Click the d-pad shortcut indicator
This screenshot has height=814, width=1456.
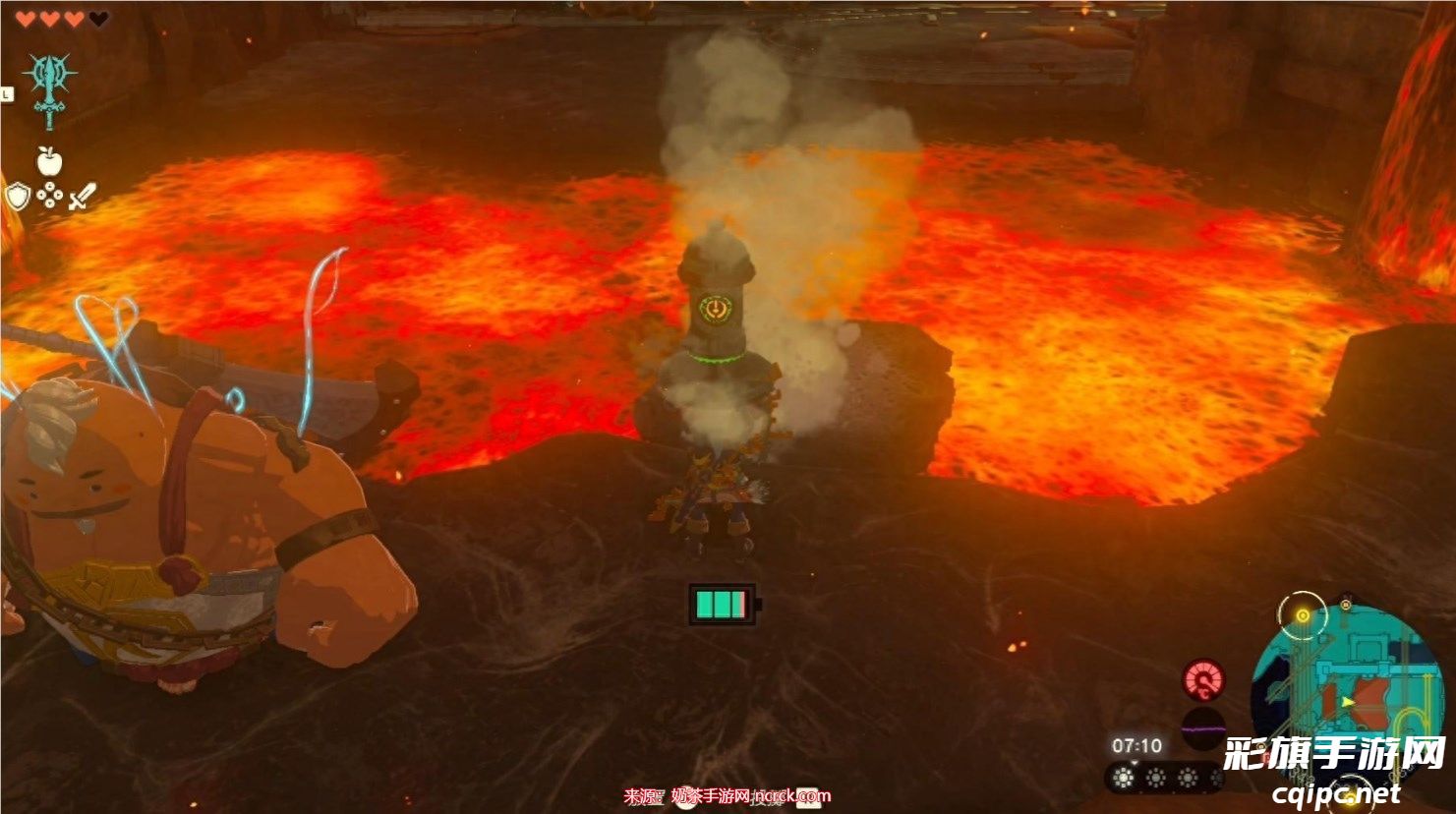click(x=49, y=198)
